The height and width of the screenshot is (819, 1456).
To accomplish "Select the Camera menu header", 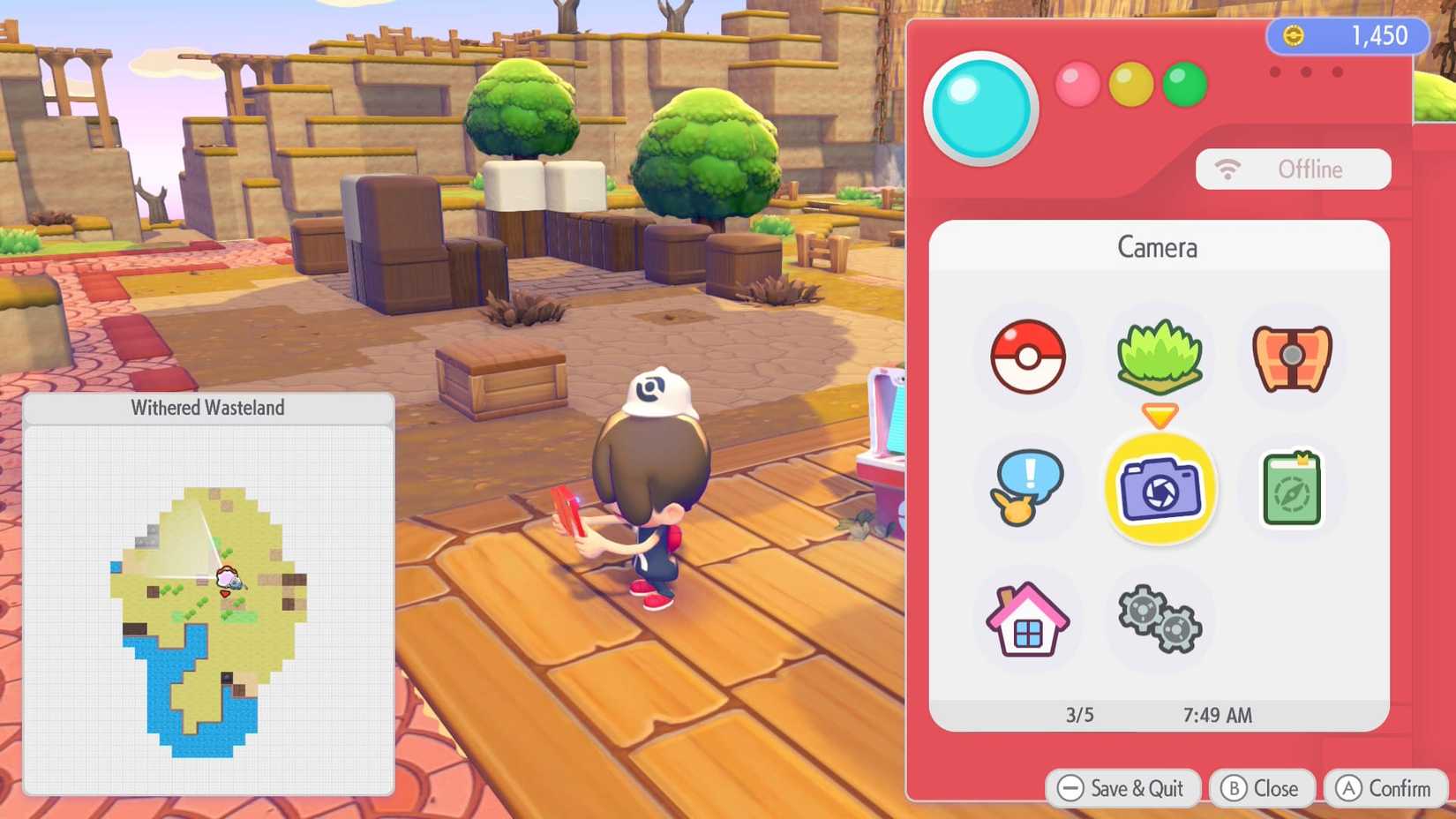I will click(x=1158, y=248).
